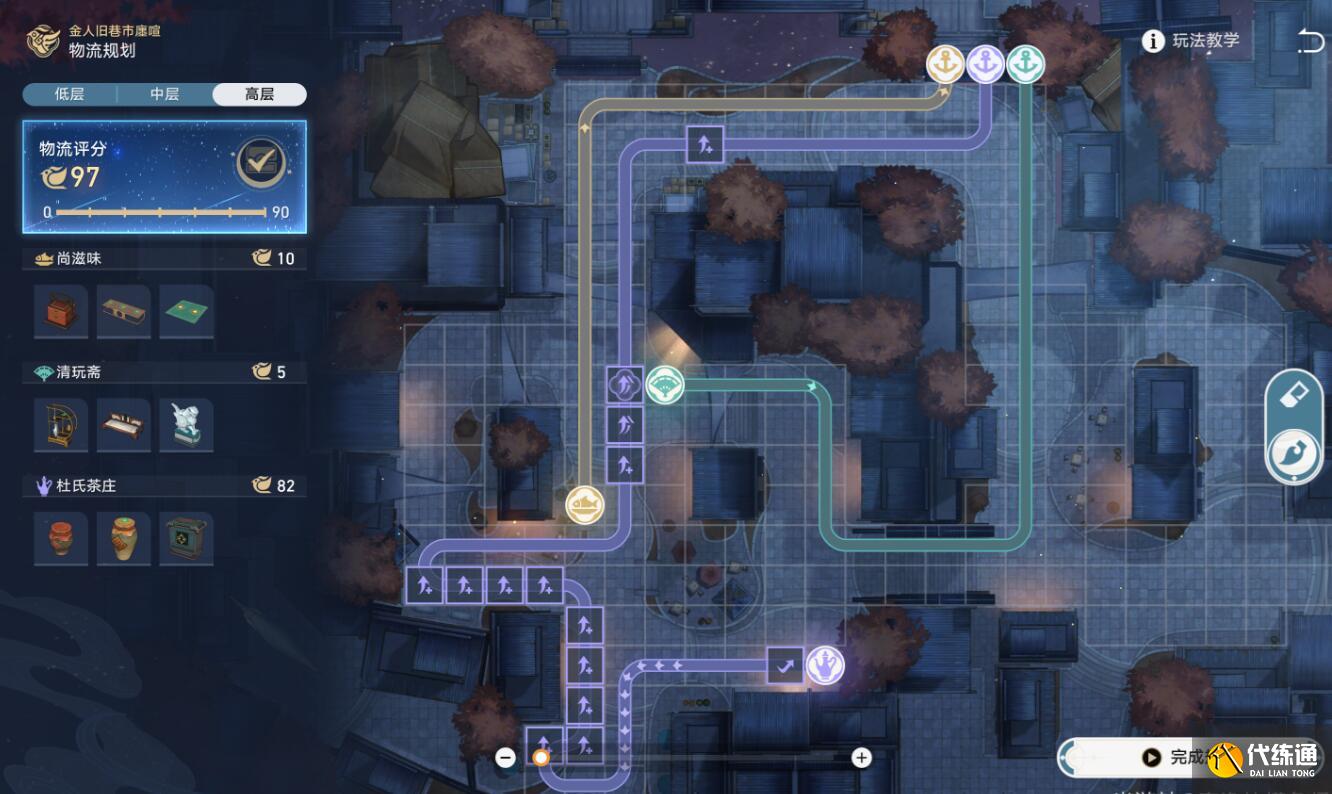Zoom in with the plus button
The image size is (1332, 794).
tap(861, 758)
